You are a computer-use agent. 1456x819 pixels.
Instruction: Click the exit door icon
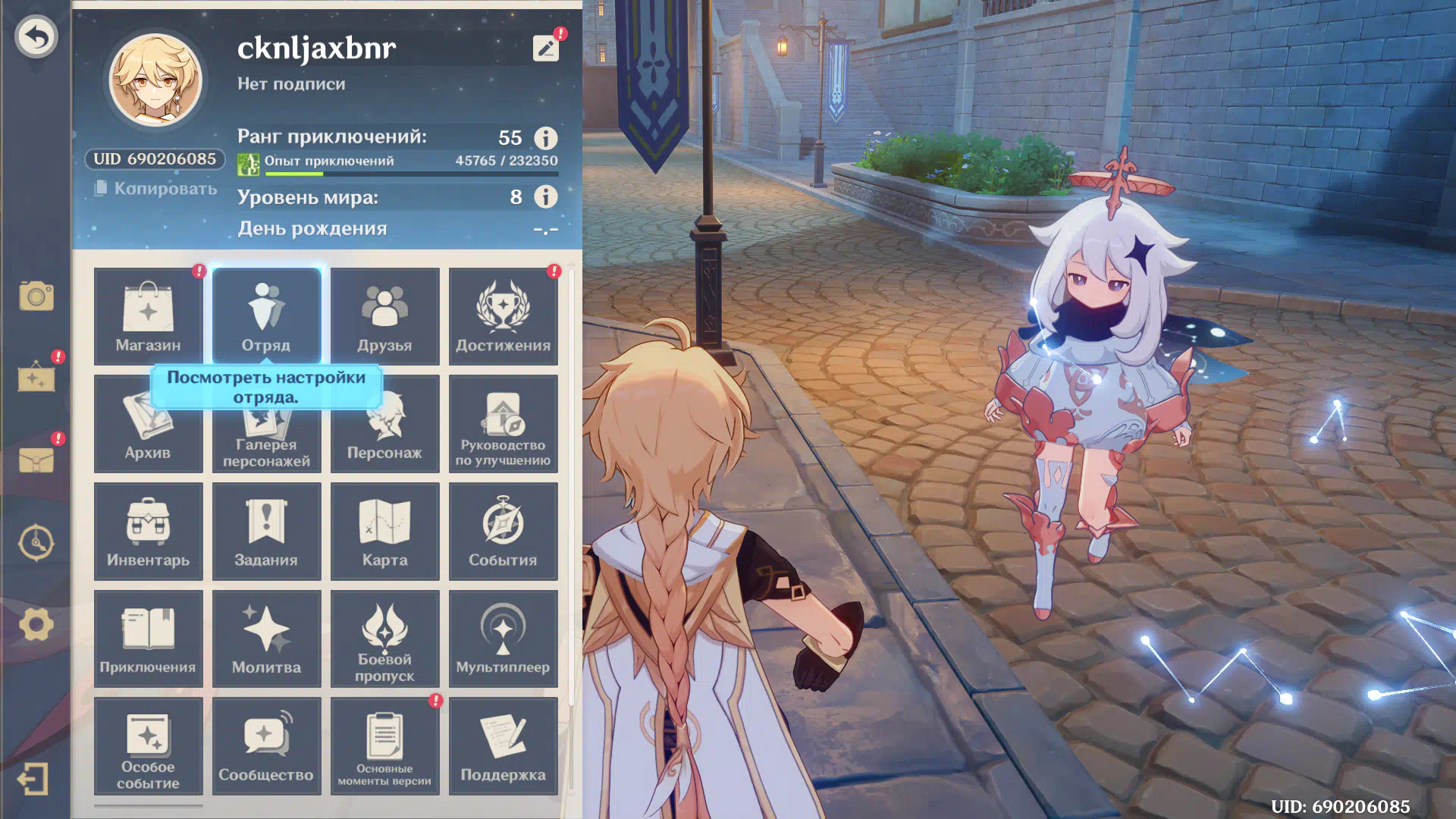pyautogui.click(x=33, y=779)
